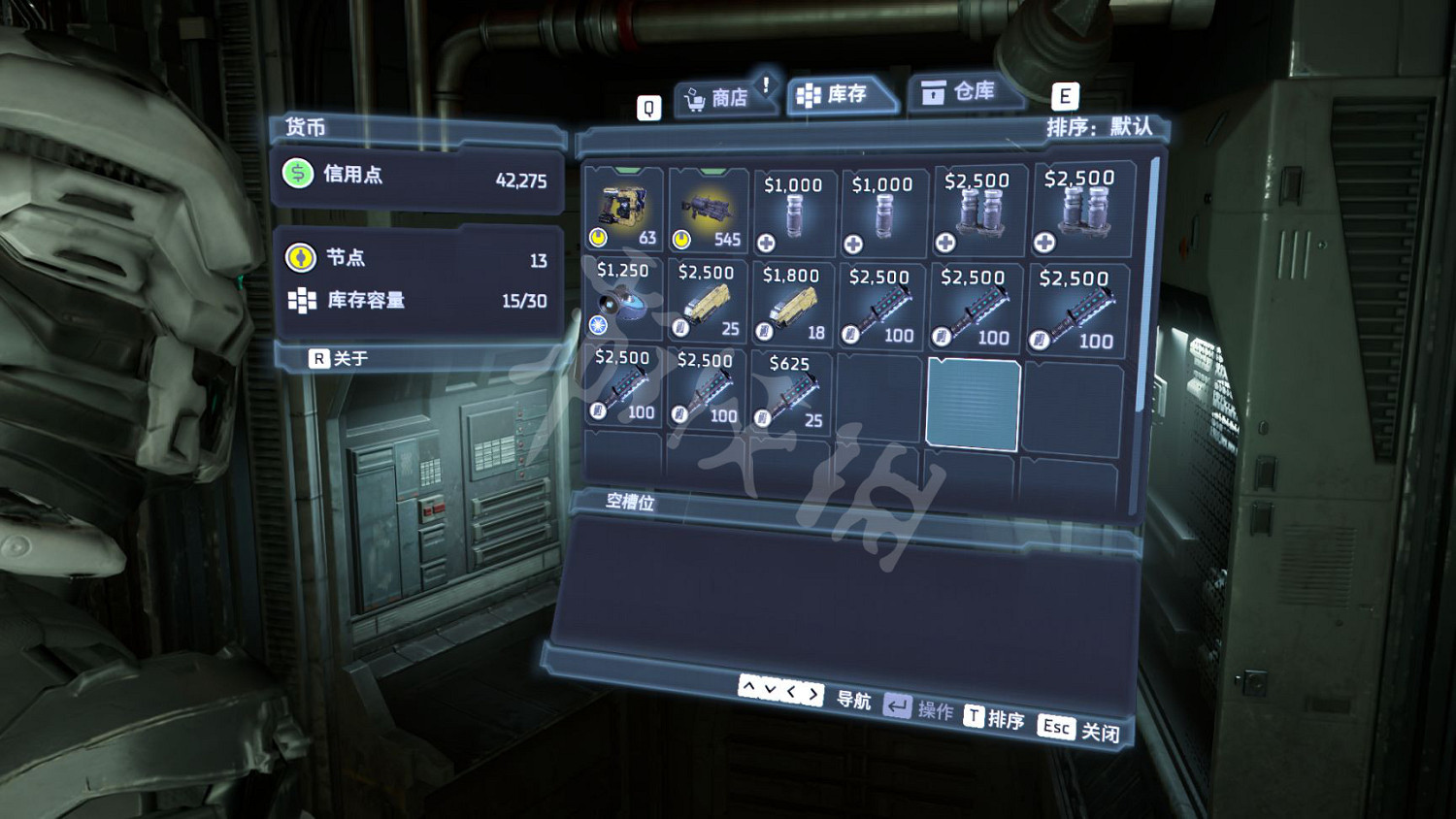Click the yellow ammo icon showing 545 rounds
1456x819 pixels.
pos(683,237)
